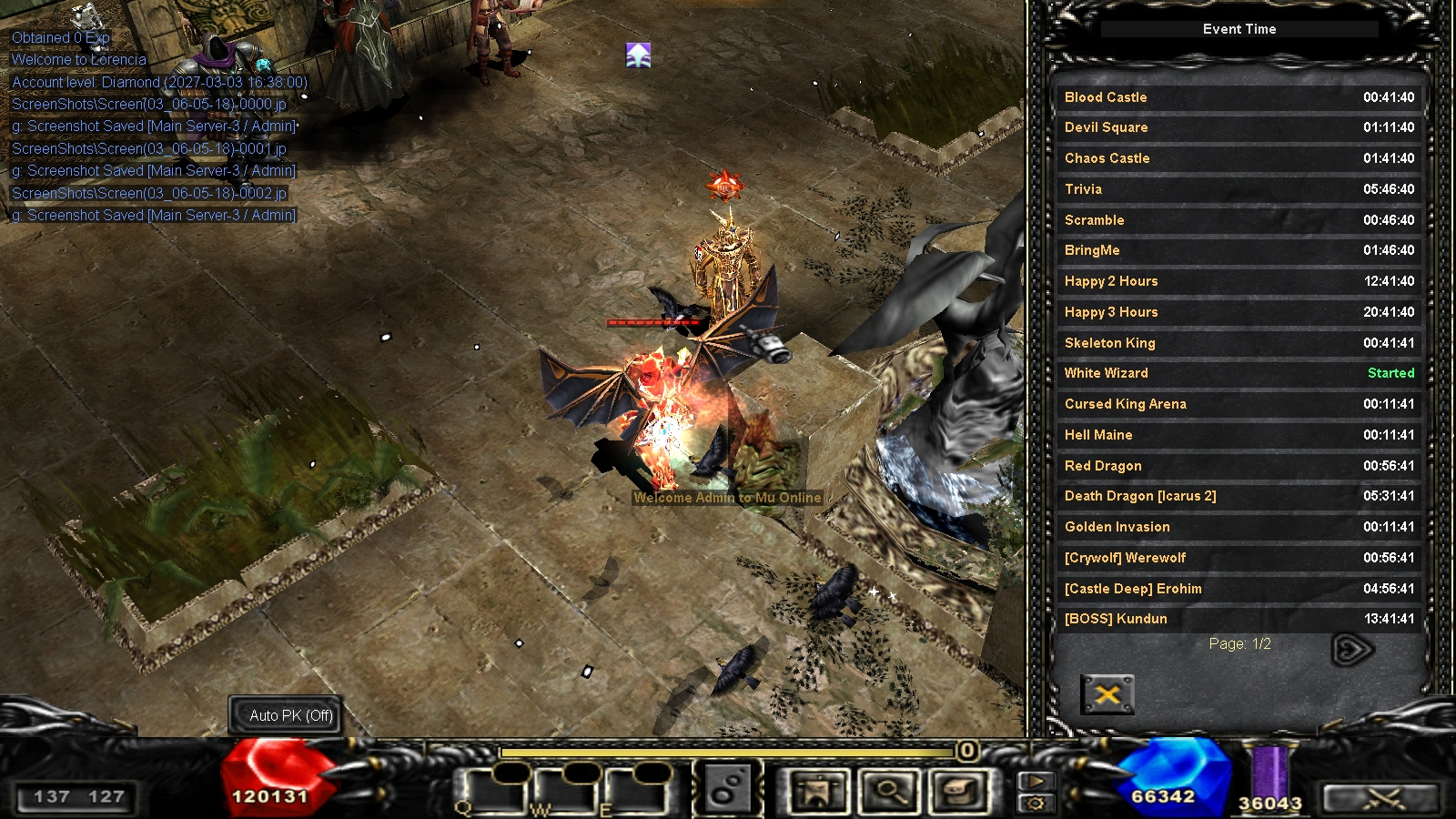This screenshot has height=819, width=1456.
Task: Close the Event Time panel
Action: [1107, 694]
